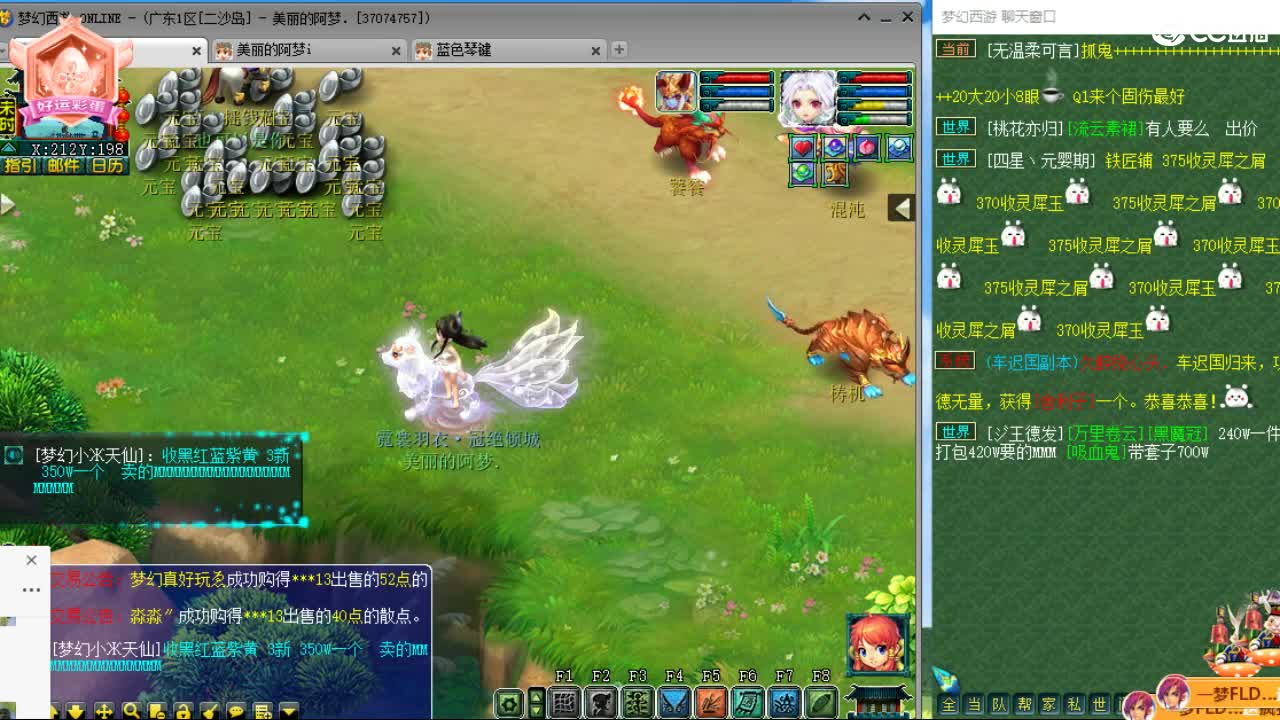Click the orange F5 attack skill icon
The image size is (1280, 720).
click(711, 700)
